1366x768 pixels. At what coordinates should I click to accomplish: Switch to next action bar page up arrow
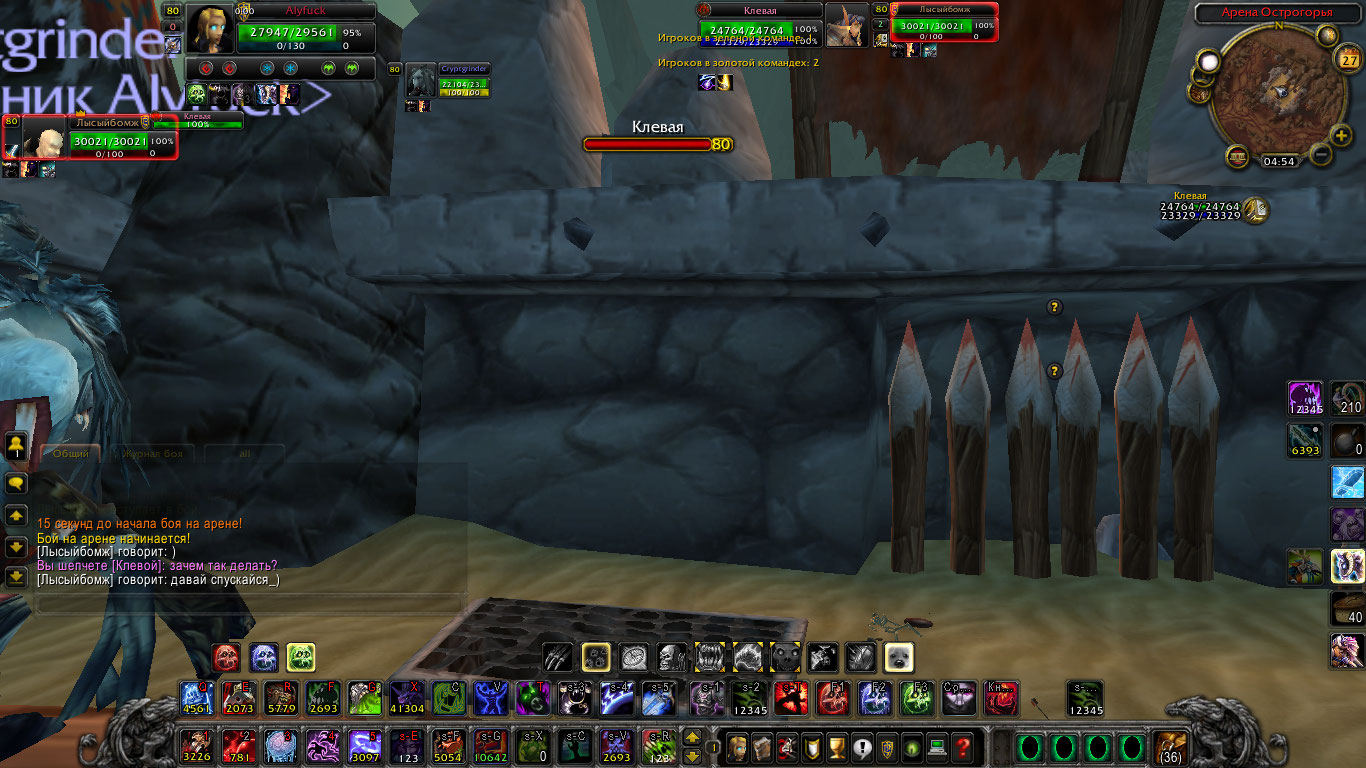coord(692,738)
